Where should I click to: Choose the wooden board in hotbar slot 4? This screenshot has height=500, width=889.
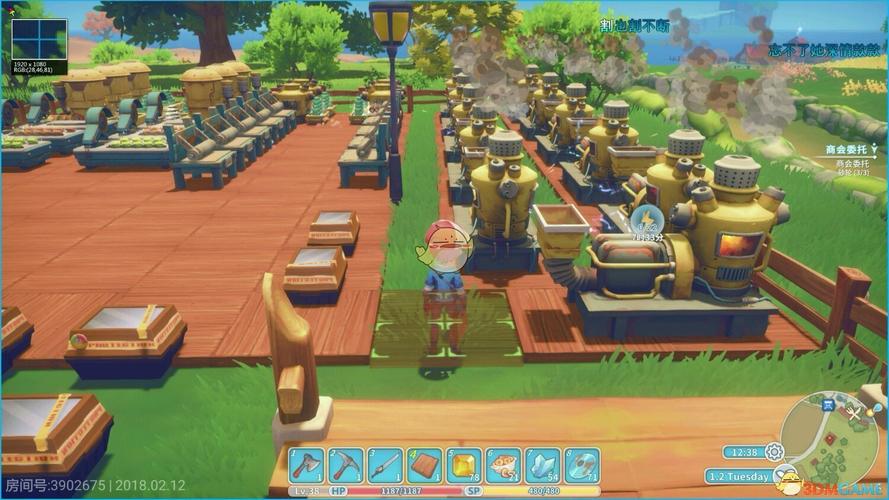point(425,465)
